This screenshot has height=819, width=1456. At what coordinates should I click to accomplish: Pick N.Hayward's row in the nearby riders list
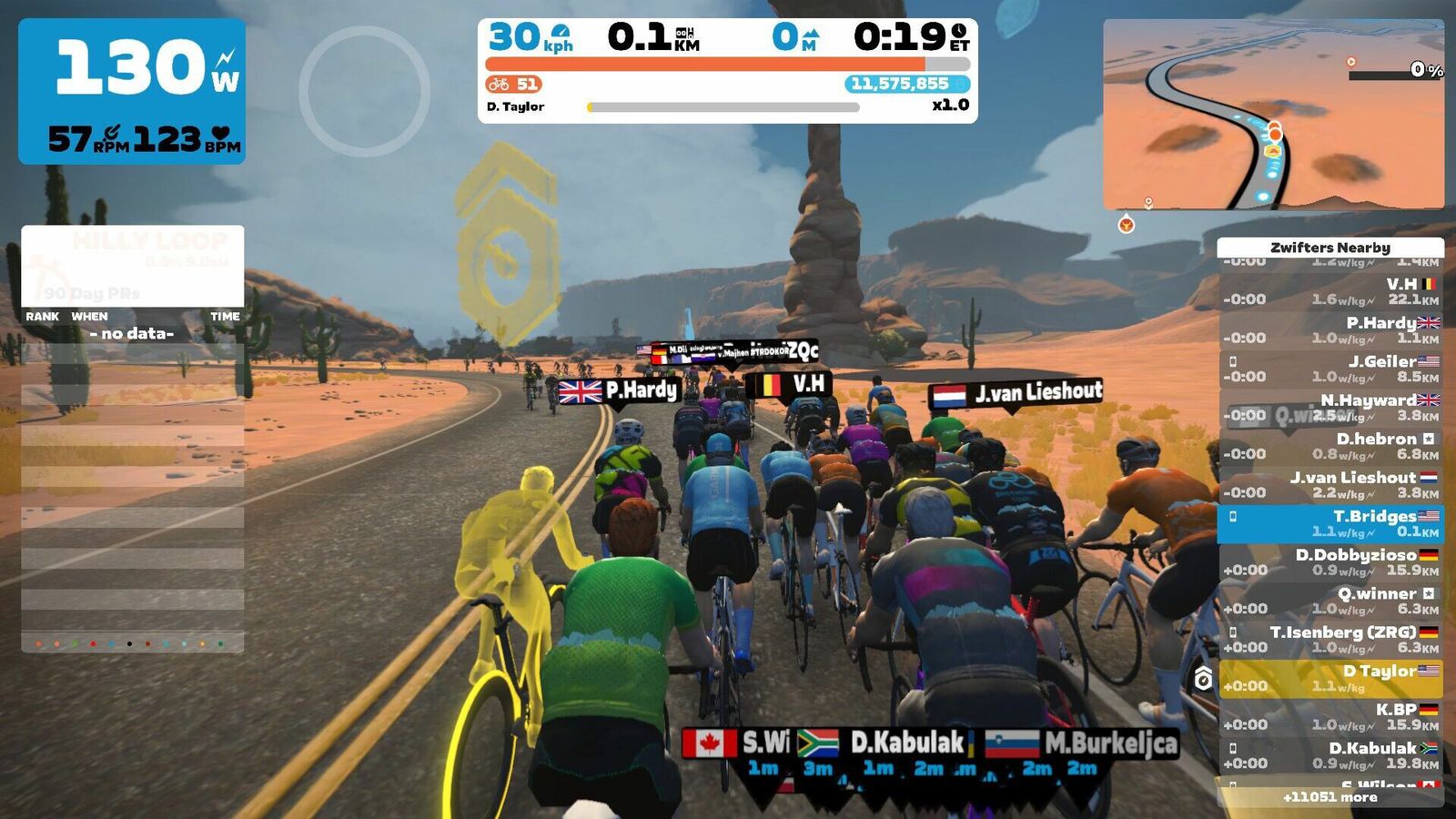[1330, 408]
